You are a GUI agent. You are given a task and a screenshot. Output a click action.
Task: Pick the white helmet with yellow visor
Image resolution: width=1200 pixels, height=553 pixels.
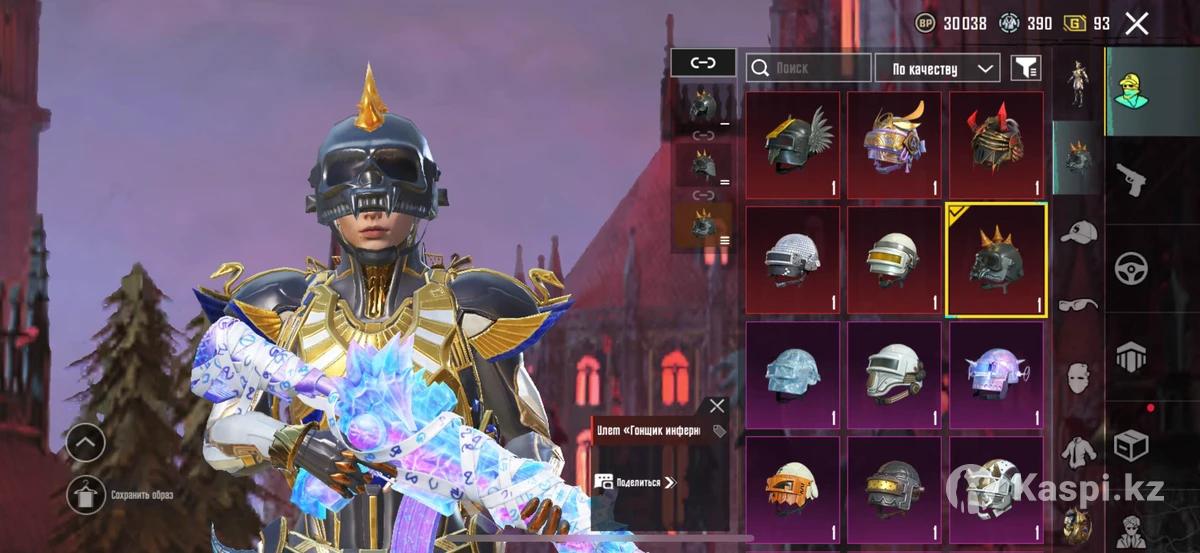point(894,258)
